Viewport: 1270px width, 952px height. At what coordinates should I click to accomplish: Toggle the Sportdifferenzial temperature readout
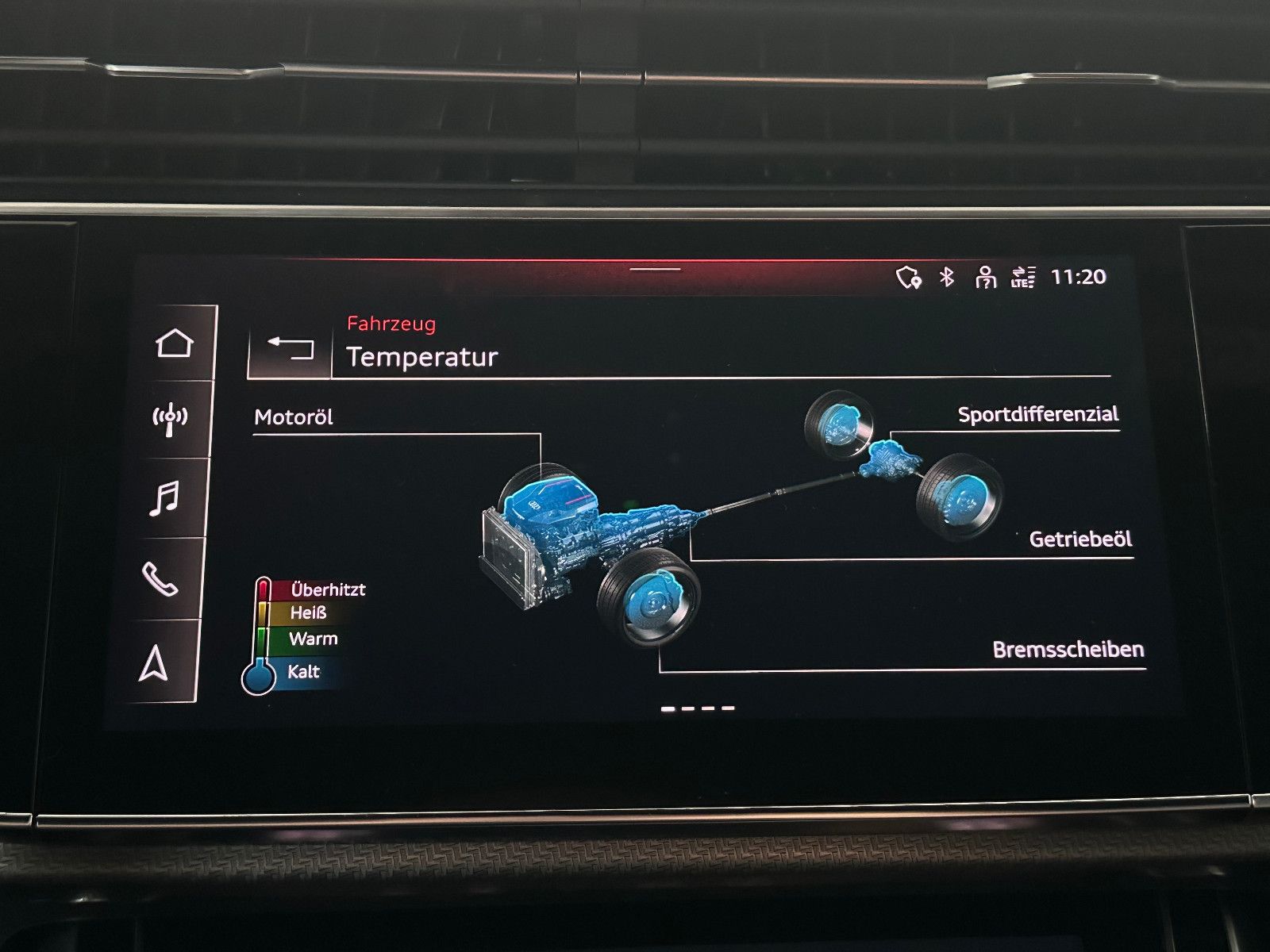pyautogui.click(x=1040, y=413)
